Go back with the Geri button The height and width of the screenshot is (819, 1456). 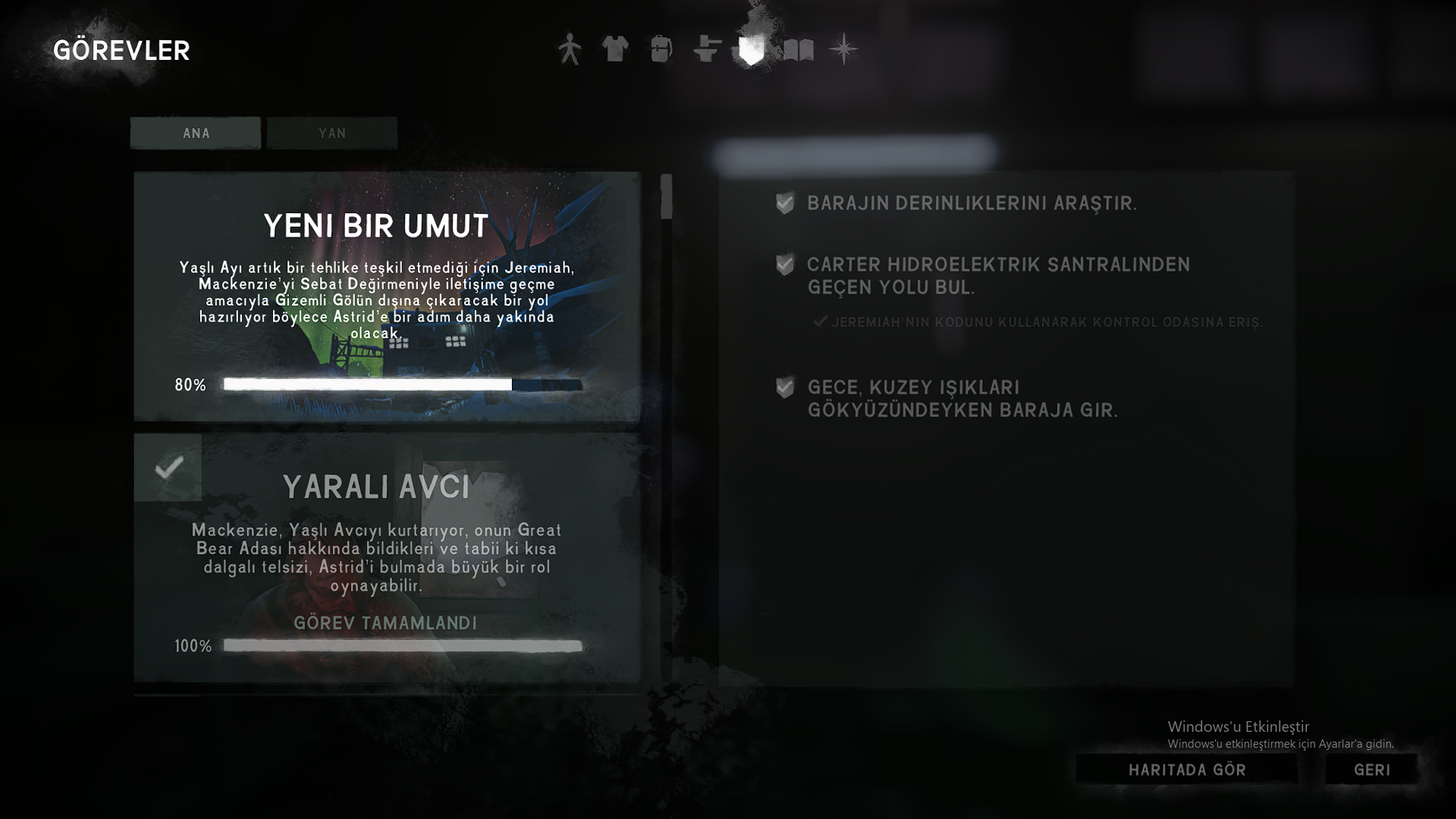tap(1372, 770)
